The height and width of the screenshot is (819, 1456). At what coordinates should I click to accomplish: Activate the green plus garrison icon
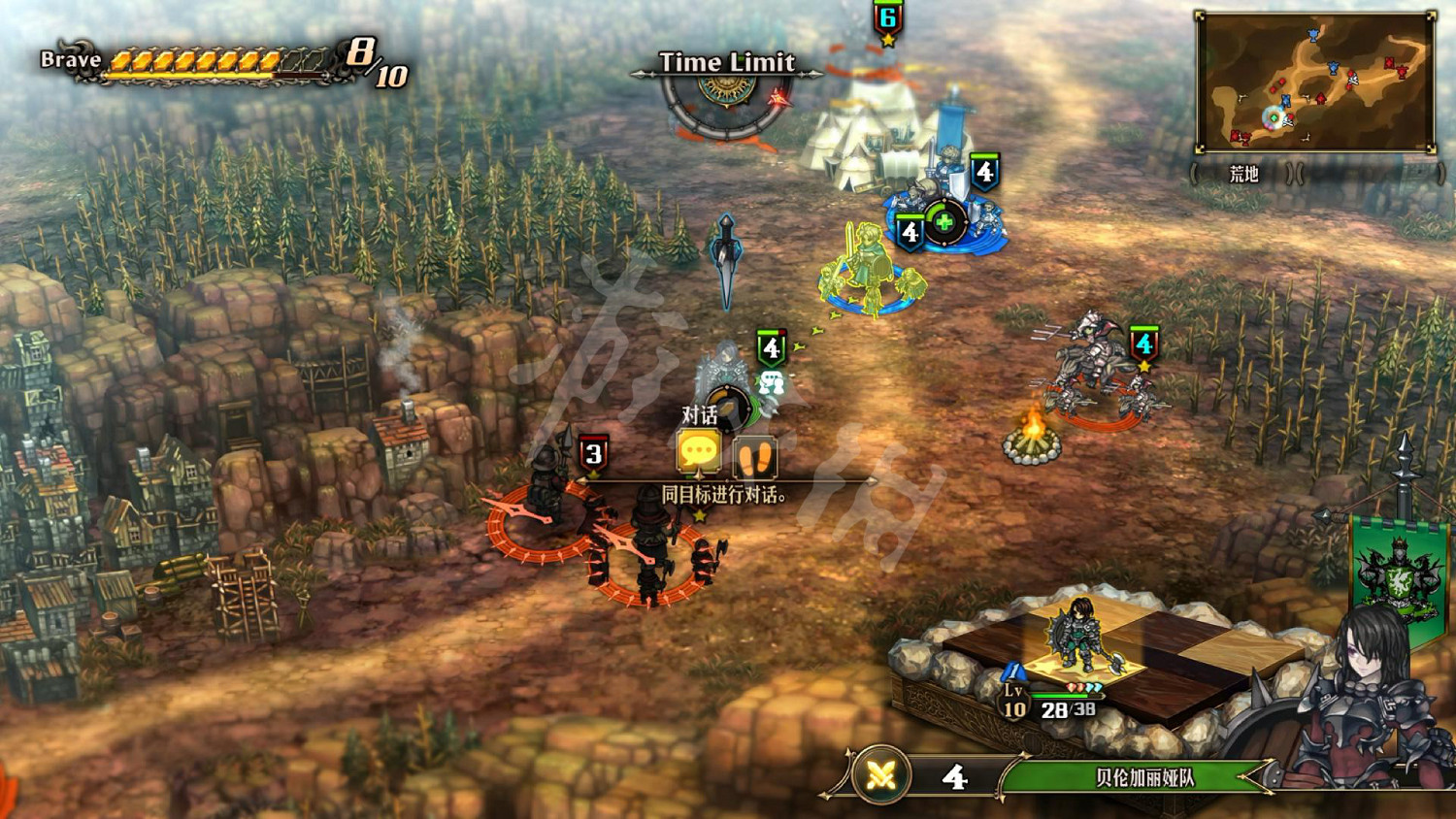point(943,222)
